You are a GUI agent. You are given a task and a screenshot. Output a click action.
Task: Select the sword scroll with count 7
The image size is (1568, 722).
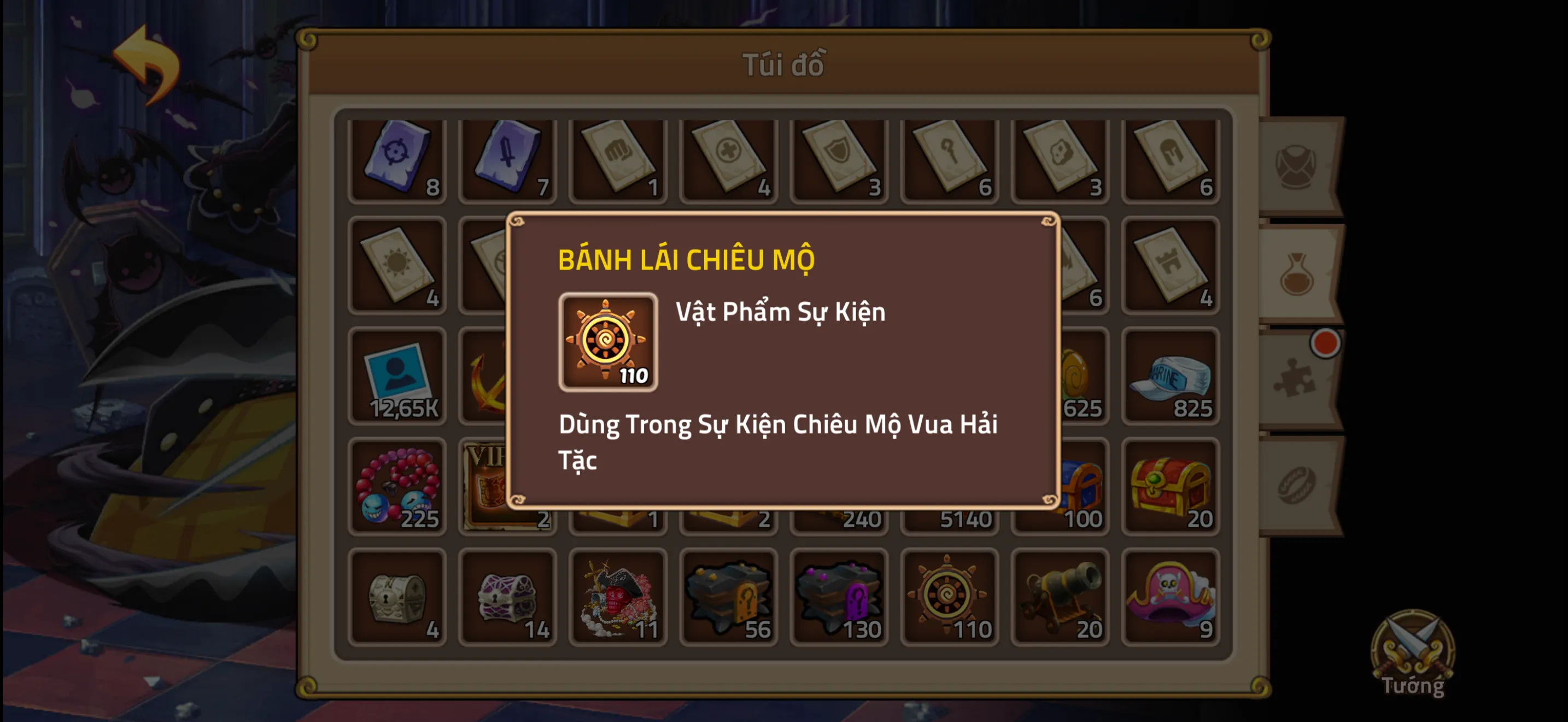508,160
